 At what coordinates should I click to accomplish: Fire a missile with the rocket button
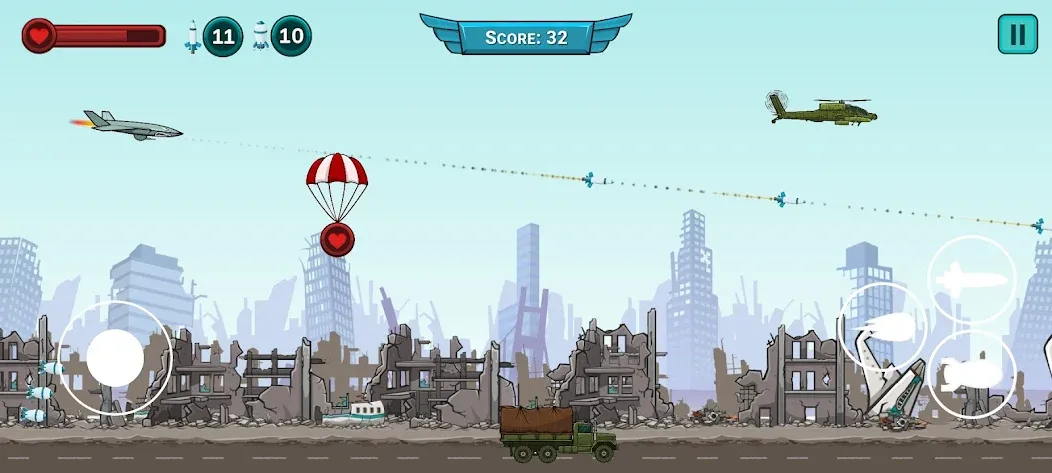pos(972,279)
